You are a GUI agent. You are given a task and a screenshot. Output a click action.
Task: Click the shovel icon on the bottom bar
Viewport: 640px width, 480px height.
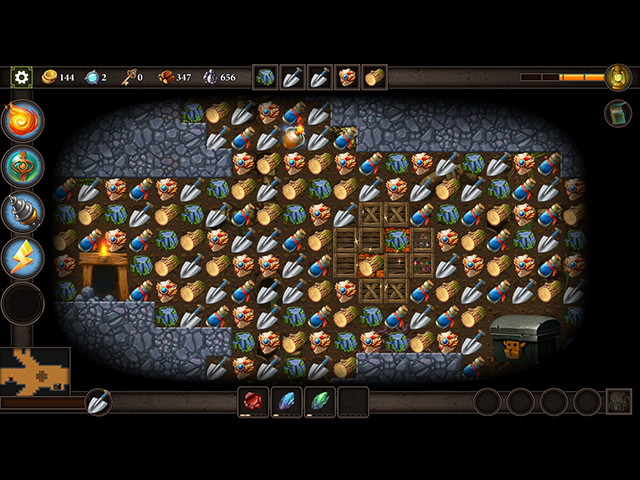tap(98, 402)
